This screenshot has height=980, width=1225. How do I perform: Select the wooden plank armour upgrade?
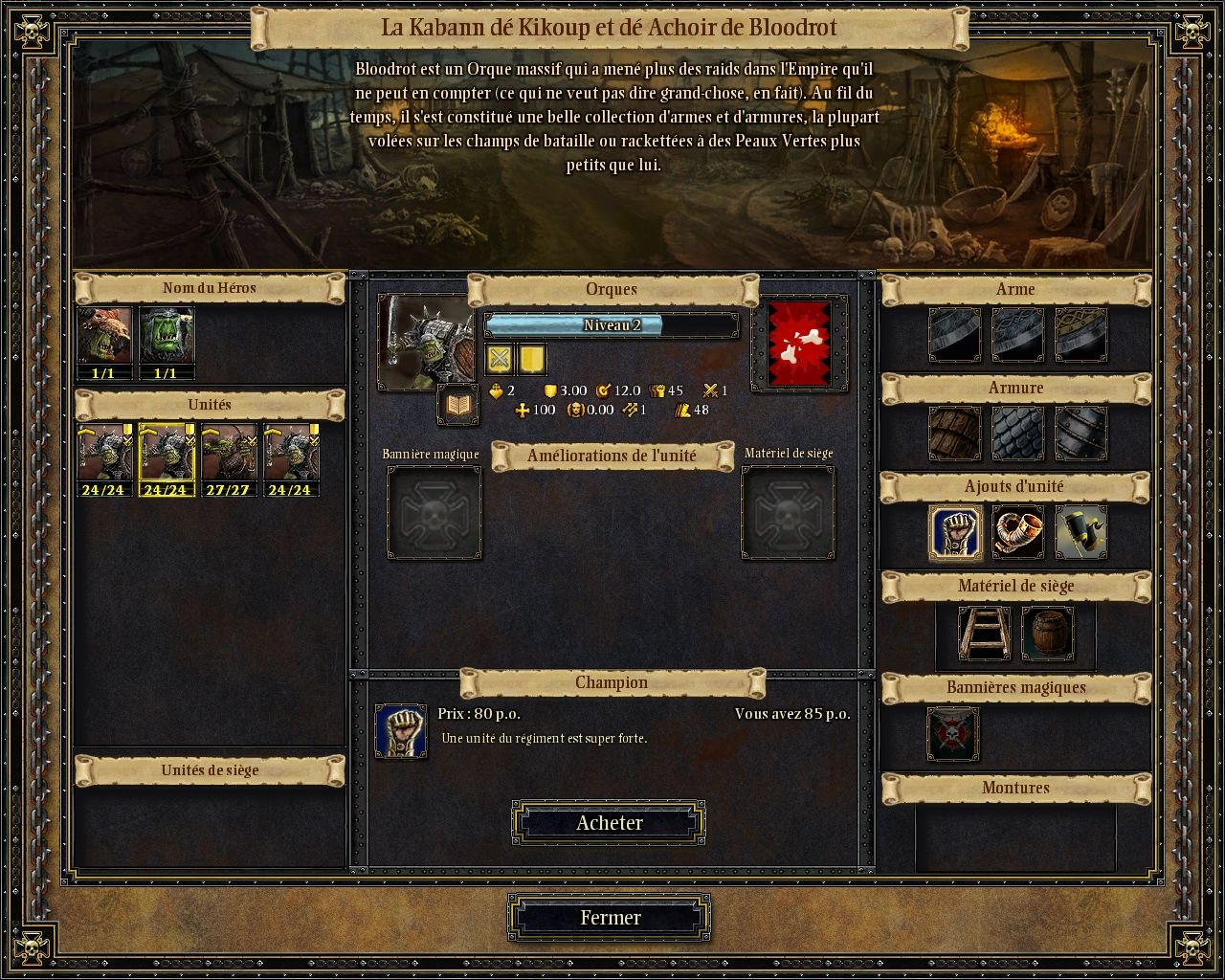(x=954, y=434)
